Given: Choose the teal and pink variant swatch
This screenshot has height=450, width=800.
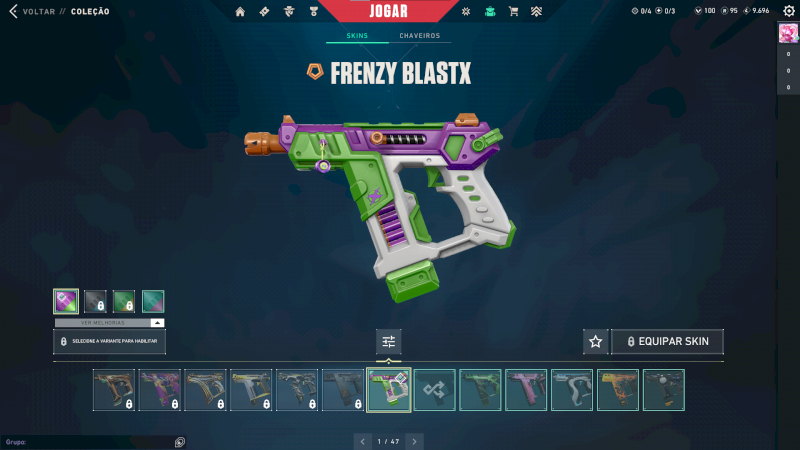Looking at the screenshot, I should 153,301.
